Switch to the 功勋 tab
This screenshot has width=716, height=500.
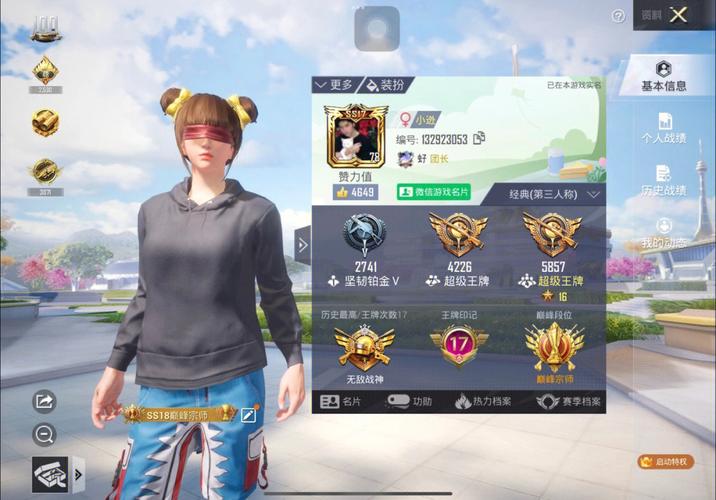click(410, 401)
